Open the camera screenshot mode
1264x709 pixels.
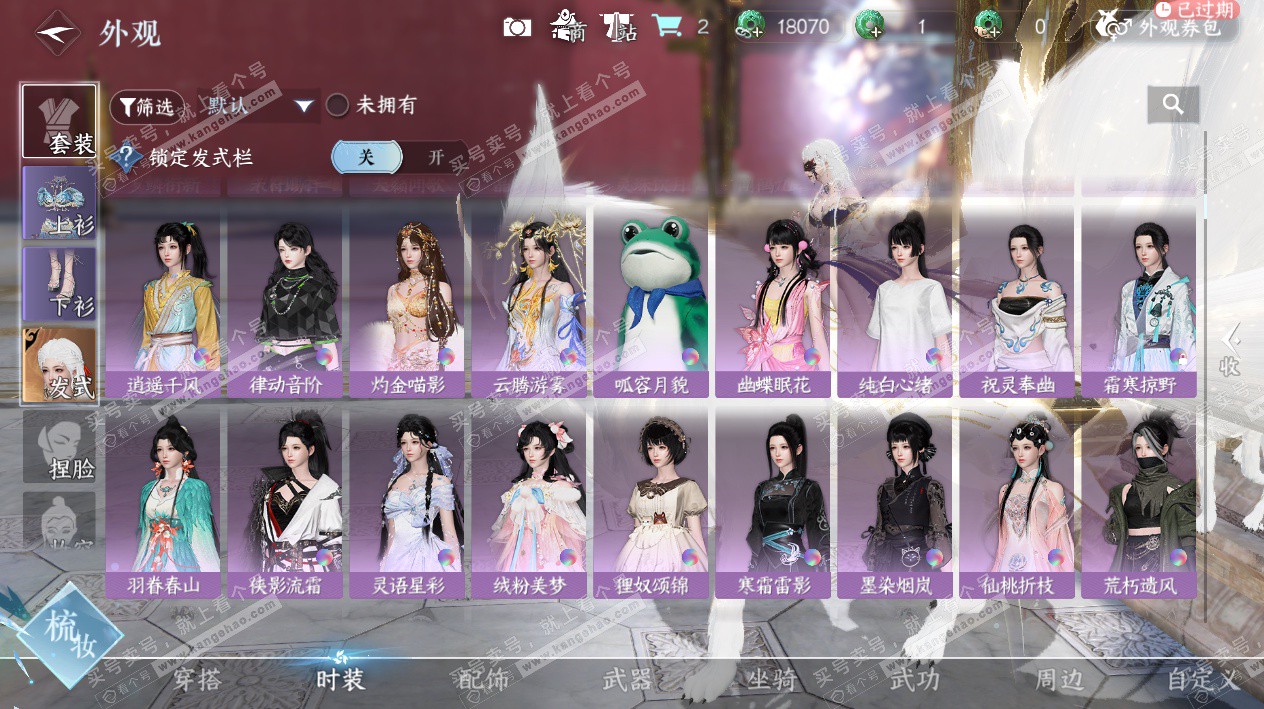(517, 27)
